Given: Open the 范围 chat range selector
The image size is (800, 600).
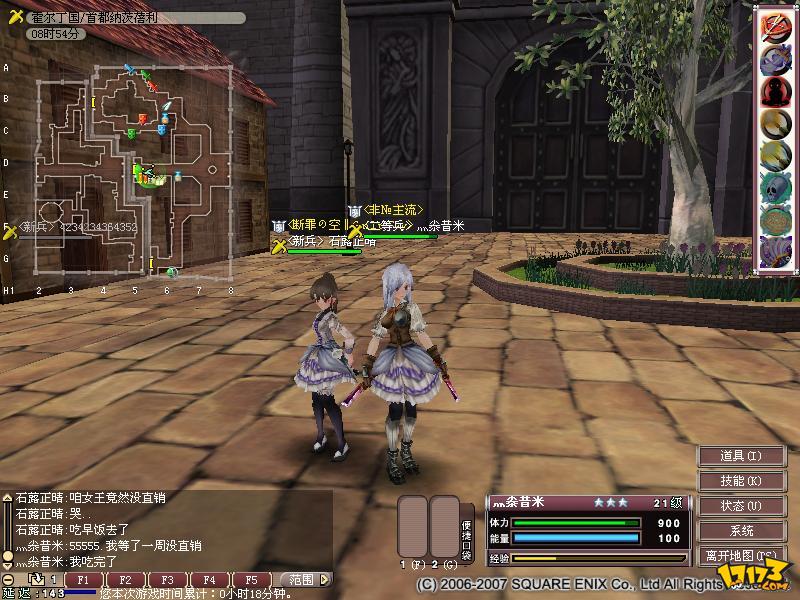Looking at the screenshot, I should pos(302,579).
